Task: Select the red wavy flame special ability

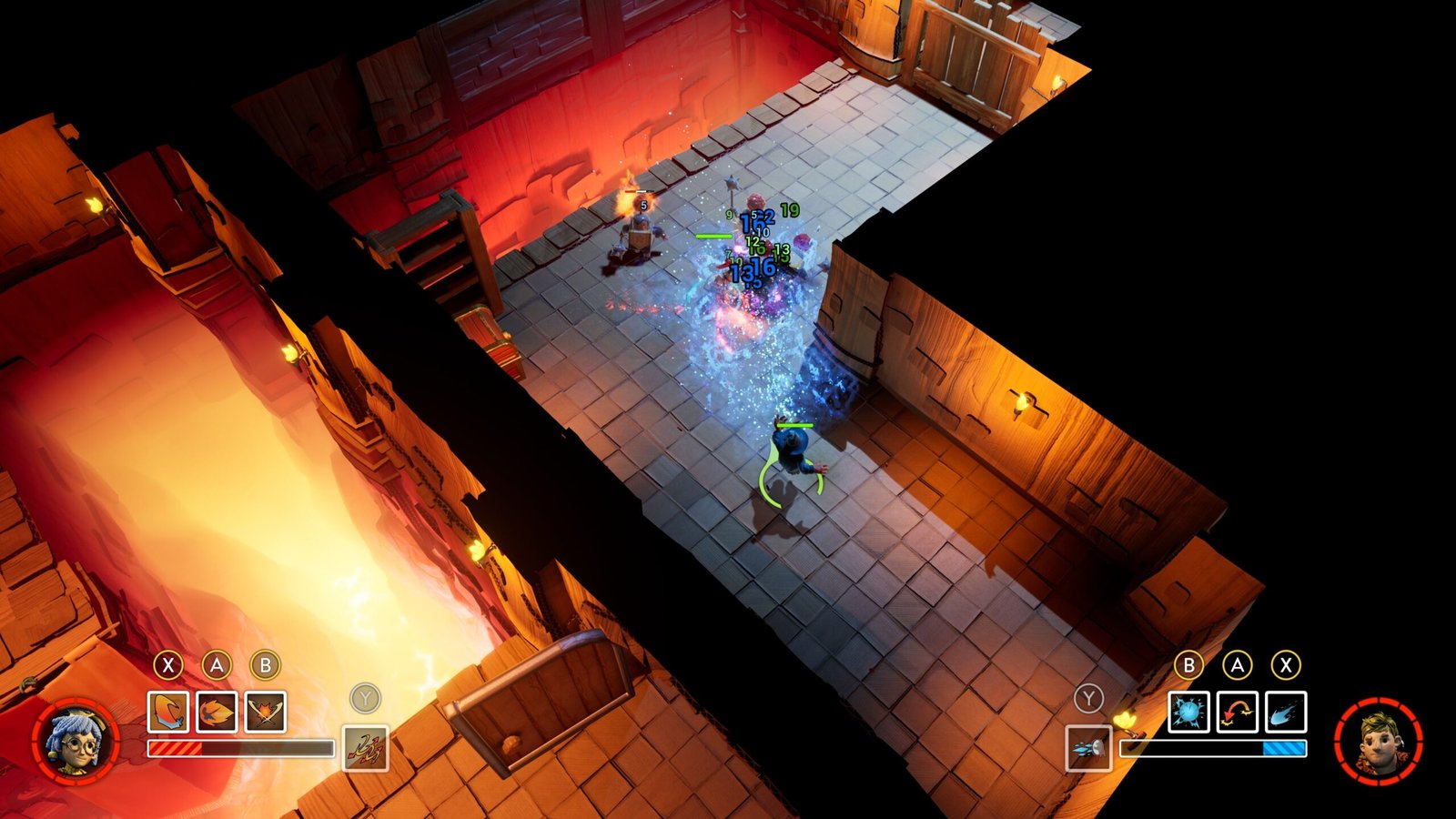Action: click(x=365, y=748)
